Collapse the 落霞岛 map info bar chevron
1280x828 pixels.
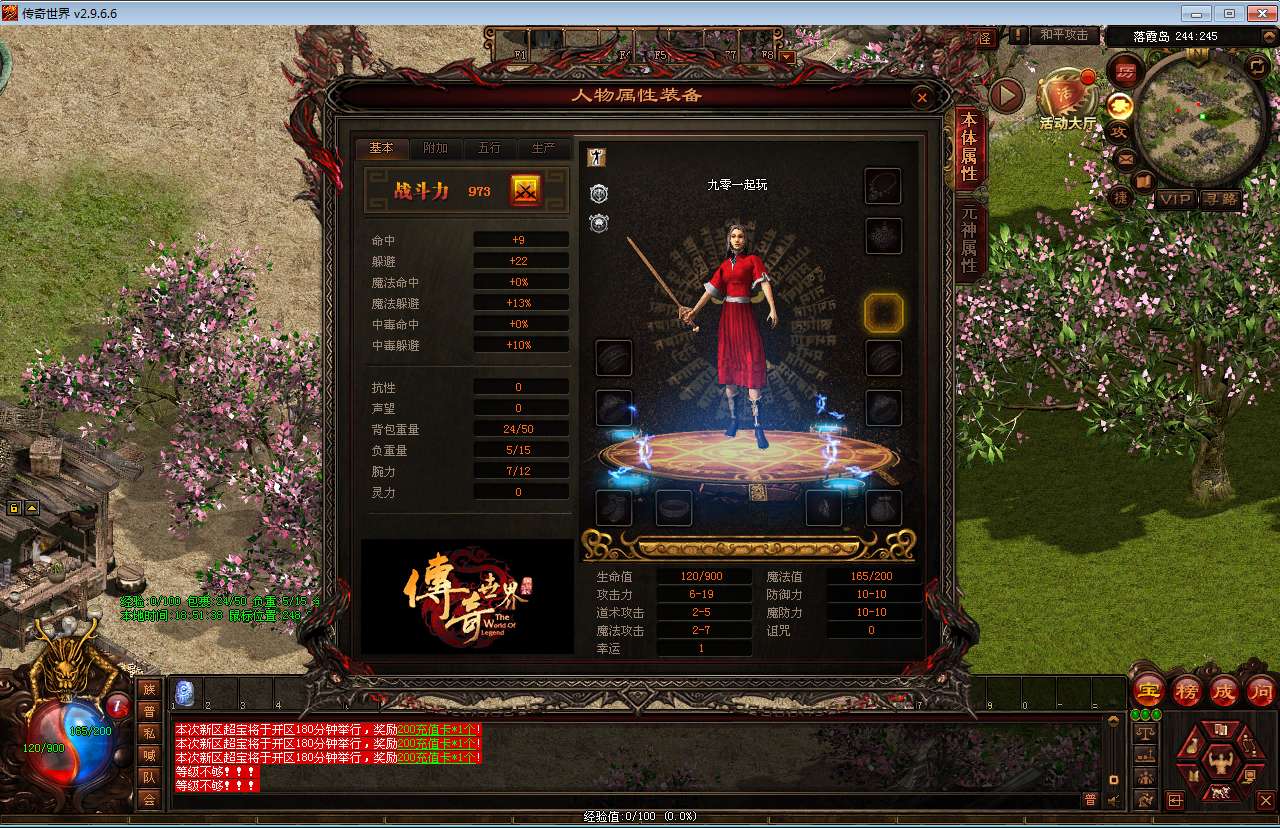point(1268,36)
